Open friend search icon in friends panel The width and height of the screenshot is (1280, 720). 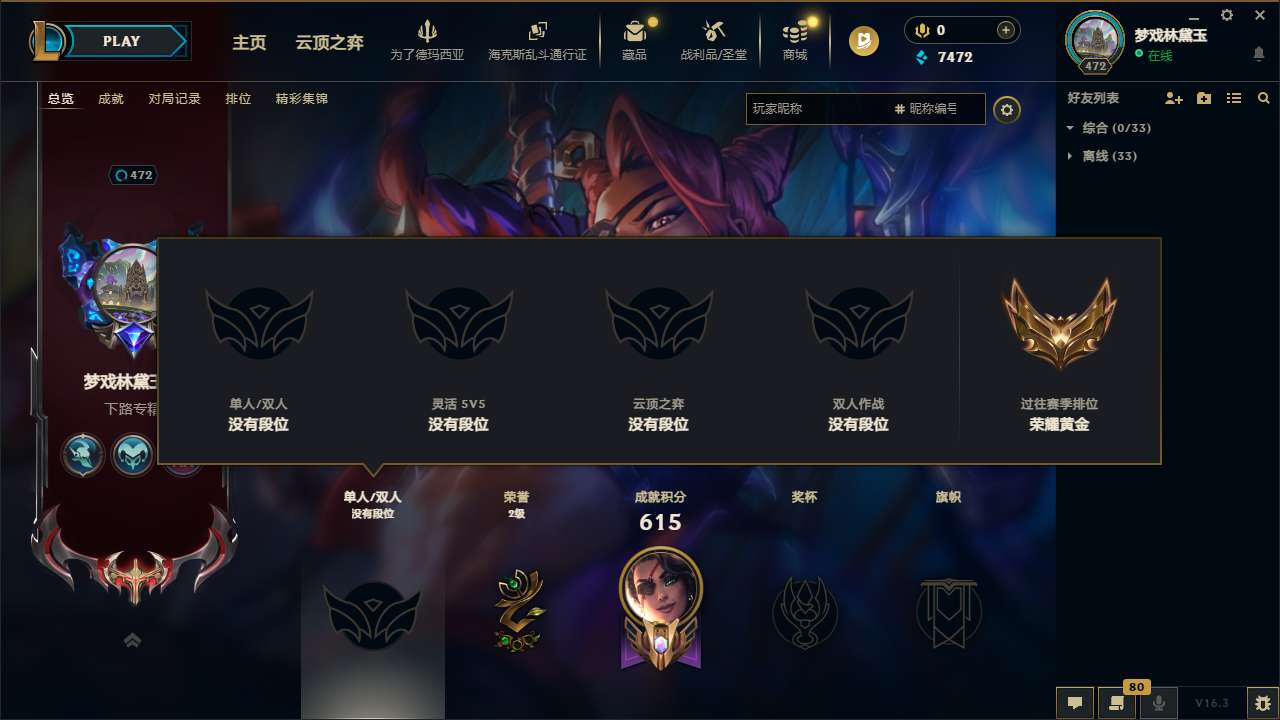click(x=1264, y=98)
